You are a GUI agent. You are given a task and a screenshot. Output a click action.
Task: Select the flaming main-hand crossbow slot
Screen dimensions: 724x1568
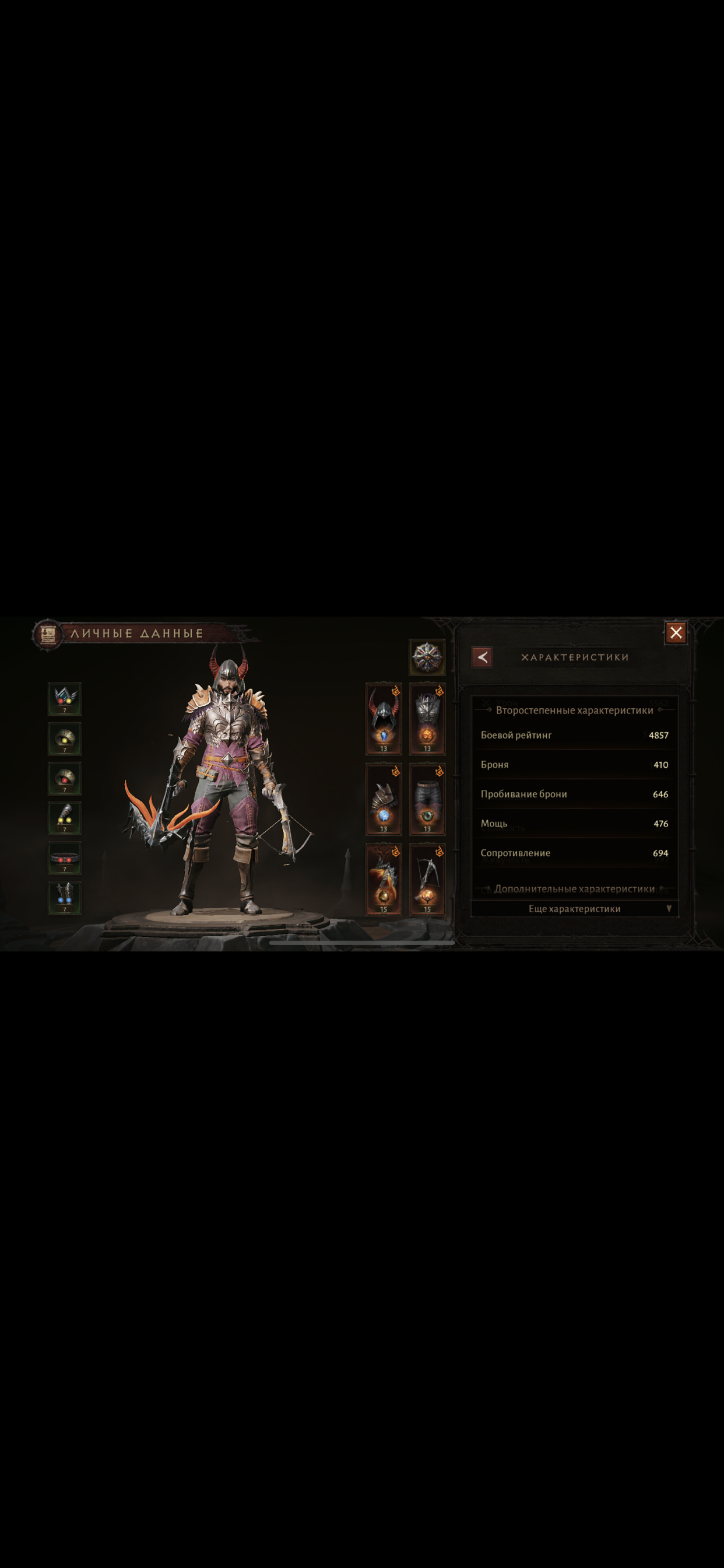384,879
